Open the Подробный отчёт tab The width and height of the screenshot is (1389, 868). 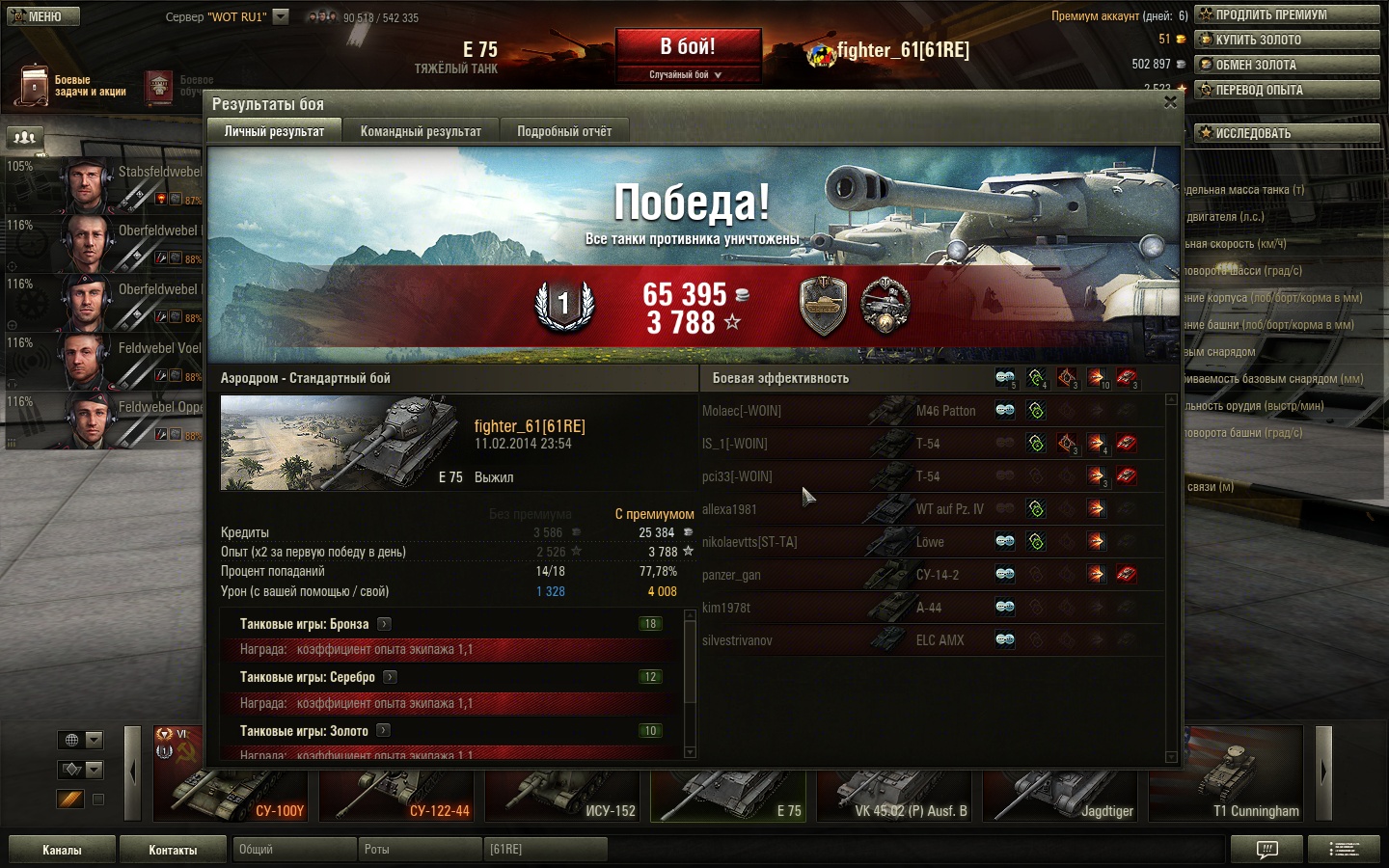pos(564,131)
